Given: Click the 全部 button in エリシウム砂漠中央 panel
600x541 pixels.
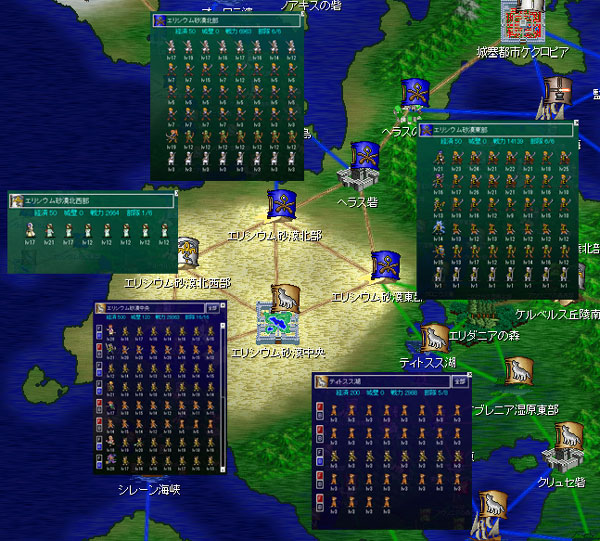Looking at the screenshot, I should 214,309.
